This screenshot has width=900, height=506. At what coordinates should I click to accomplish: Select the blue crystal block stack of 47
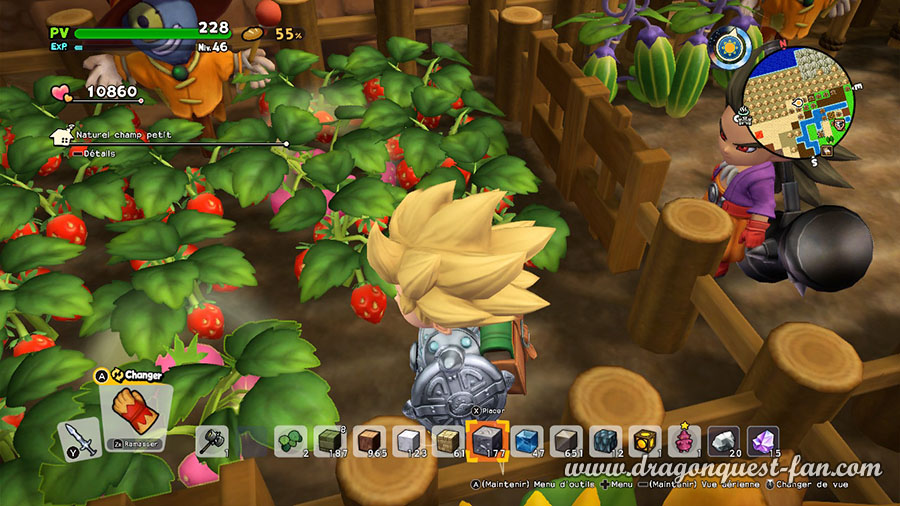528,441
